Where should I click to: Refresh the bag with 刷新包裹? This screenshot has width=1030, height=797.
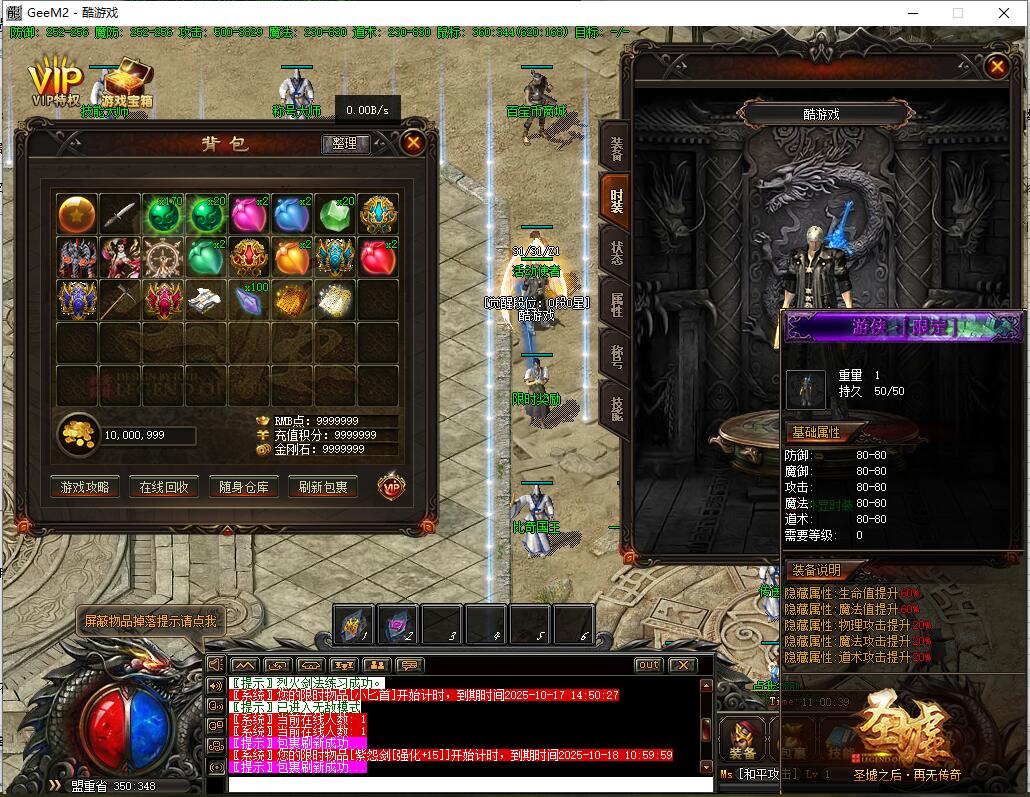click(x=323, y=487)
